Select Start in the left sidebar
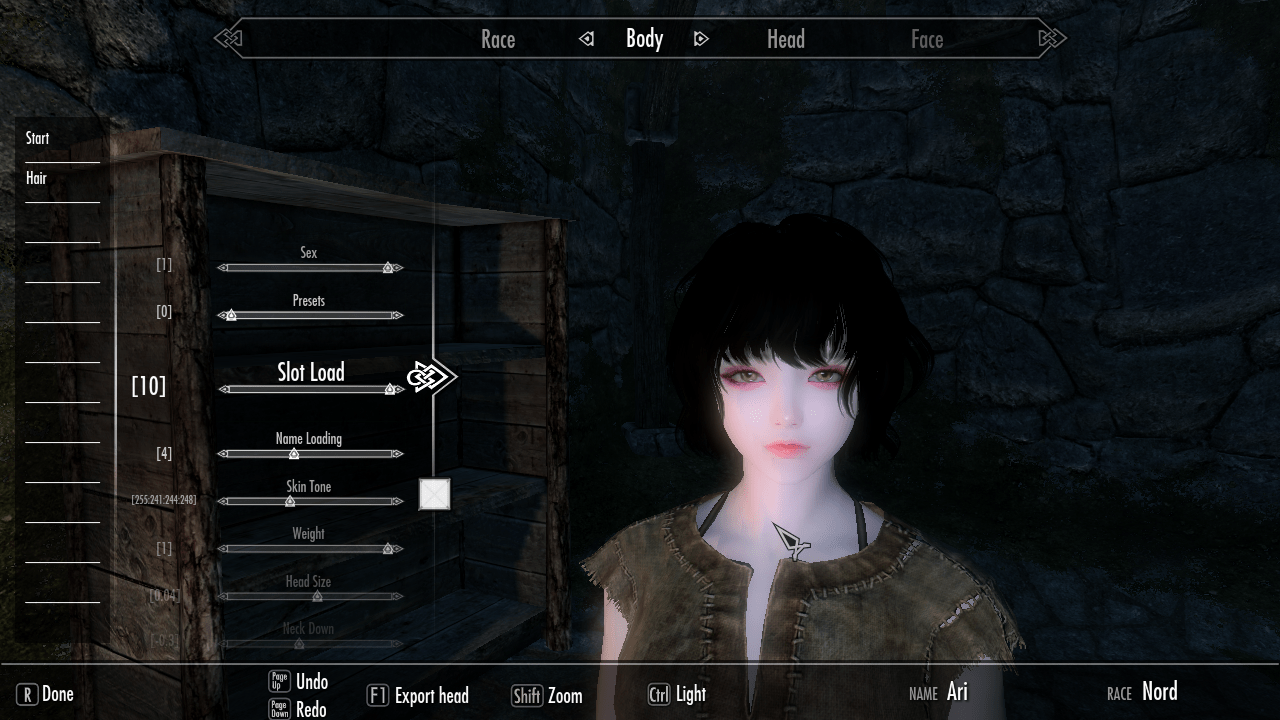1280x720 pixels. coord(37,138)
